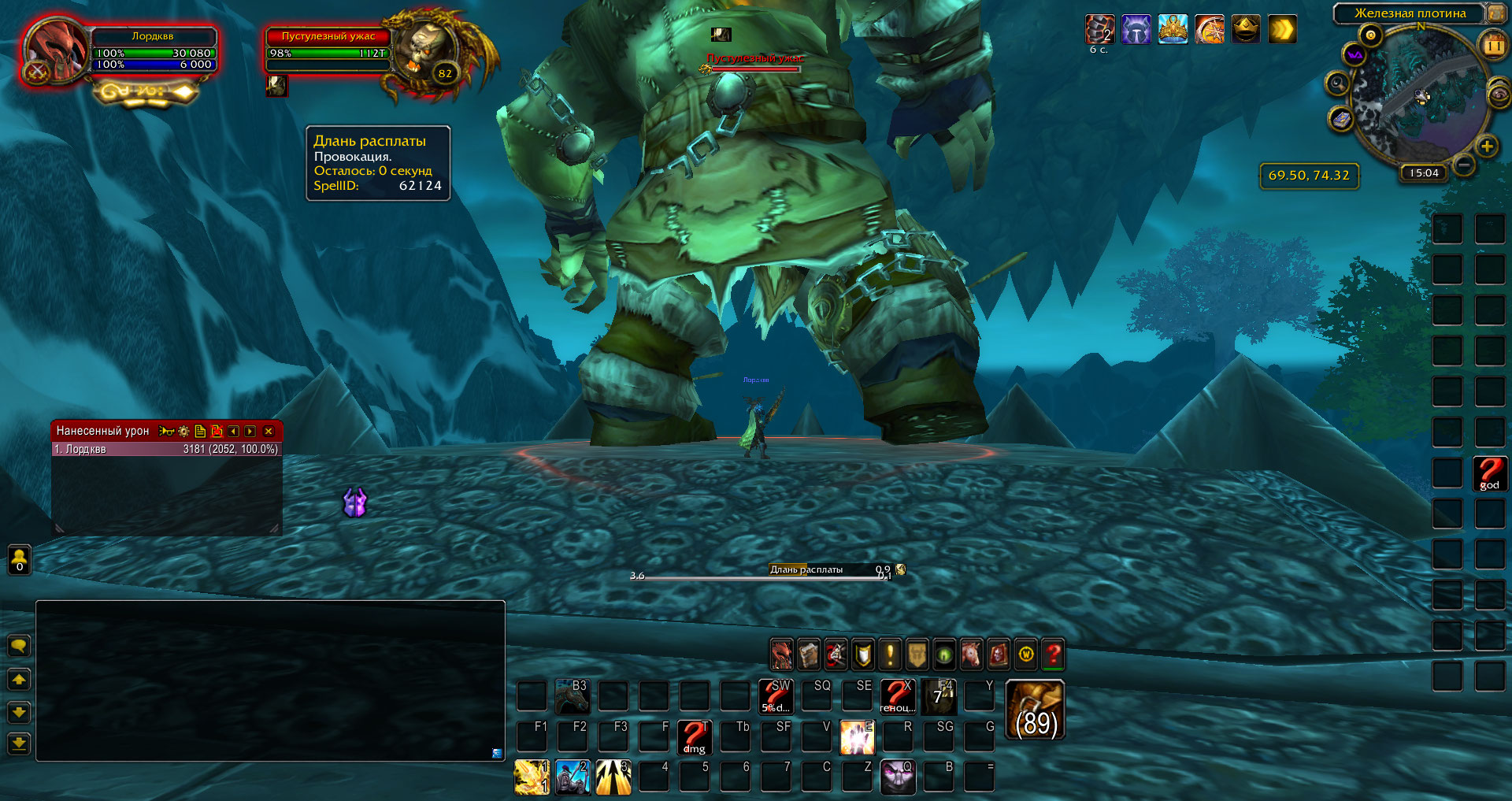1512x801 pixels.
Task: Open the quest log exclamation mark button
Action: [x=890, y=655]
